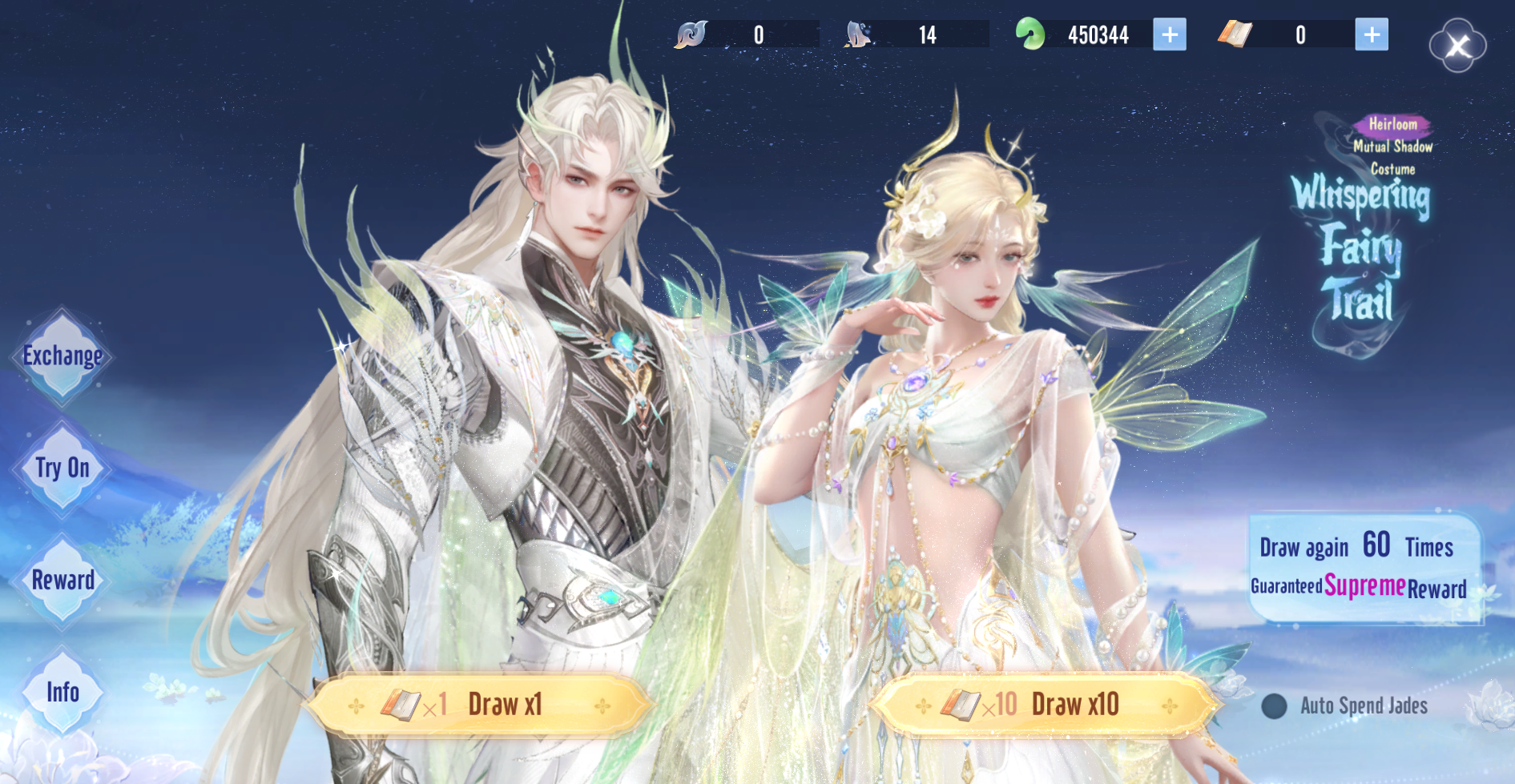The image size is (1515, 784).
Task: Close the Whispering Fairy Trail screen
Action: 1457,46
